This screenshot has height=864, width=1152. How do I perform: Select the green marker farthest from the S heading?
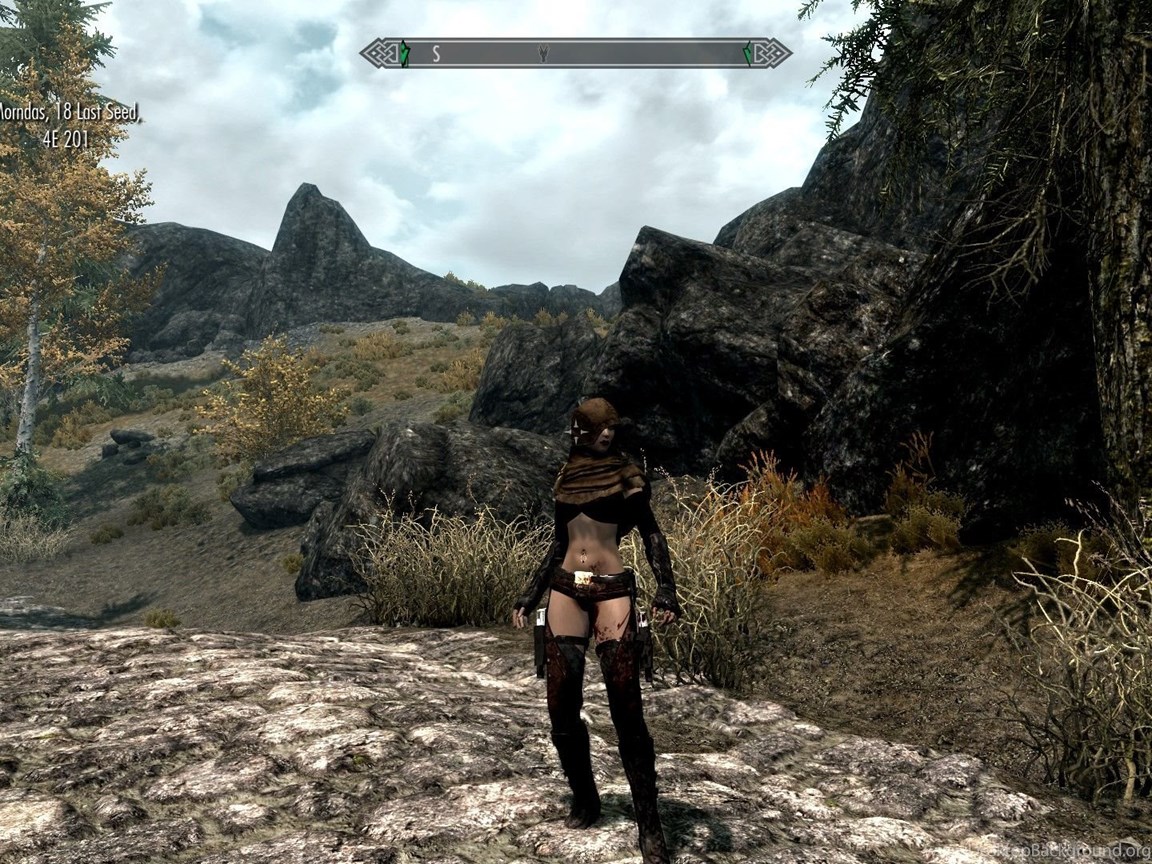click(748, 53)
